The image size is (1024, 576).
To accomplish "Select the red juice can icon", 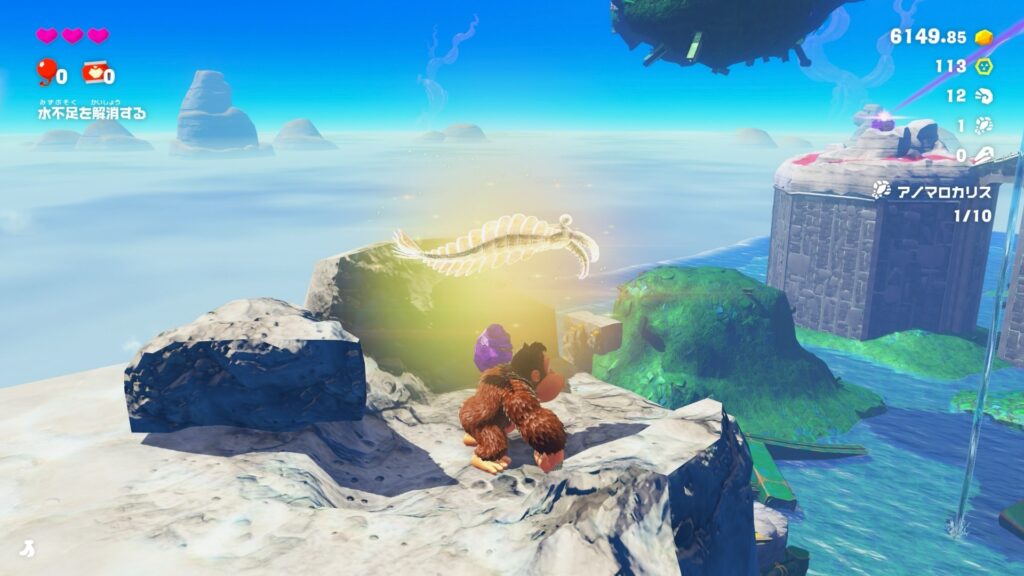I will click(93, 73).
